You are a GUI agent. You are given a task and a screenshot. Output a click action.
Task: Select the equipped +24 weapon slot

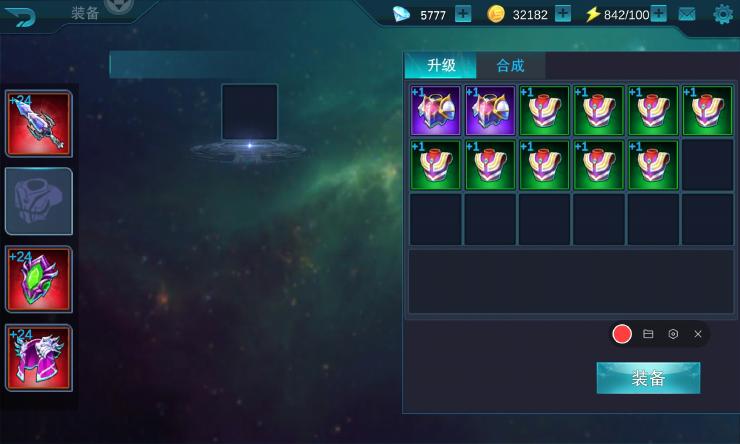click(39, 124)
